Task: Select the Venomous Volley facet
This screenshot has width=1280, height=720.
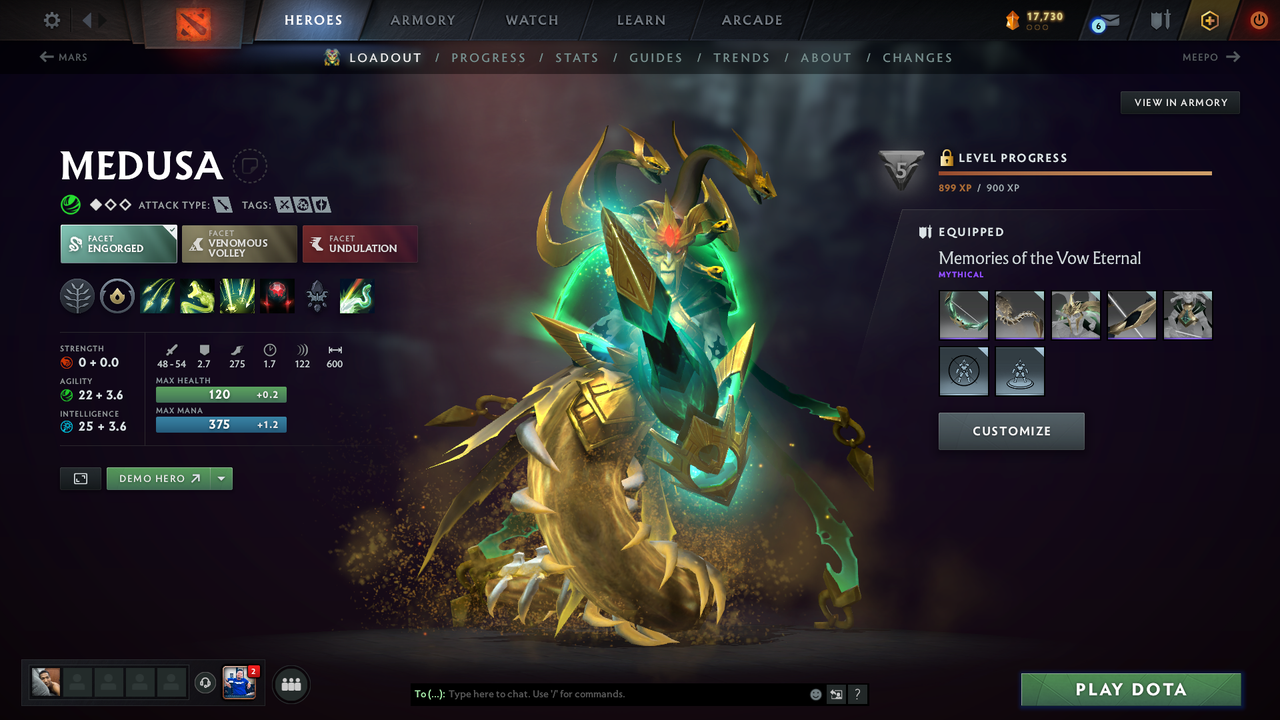Action: pos(239,243)
